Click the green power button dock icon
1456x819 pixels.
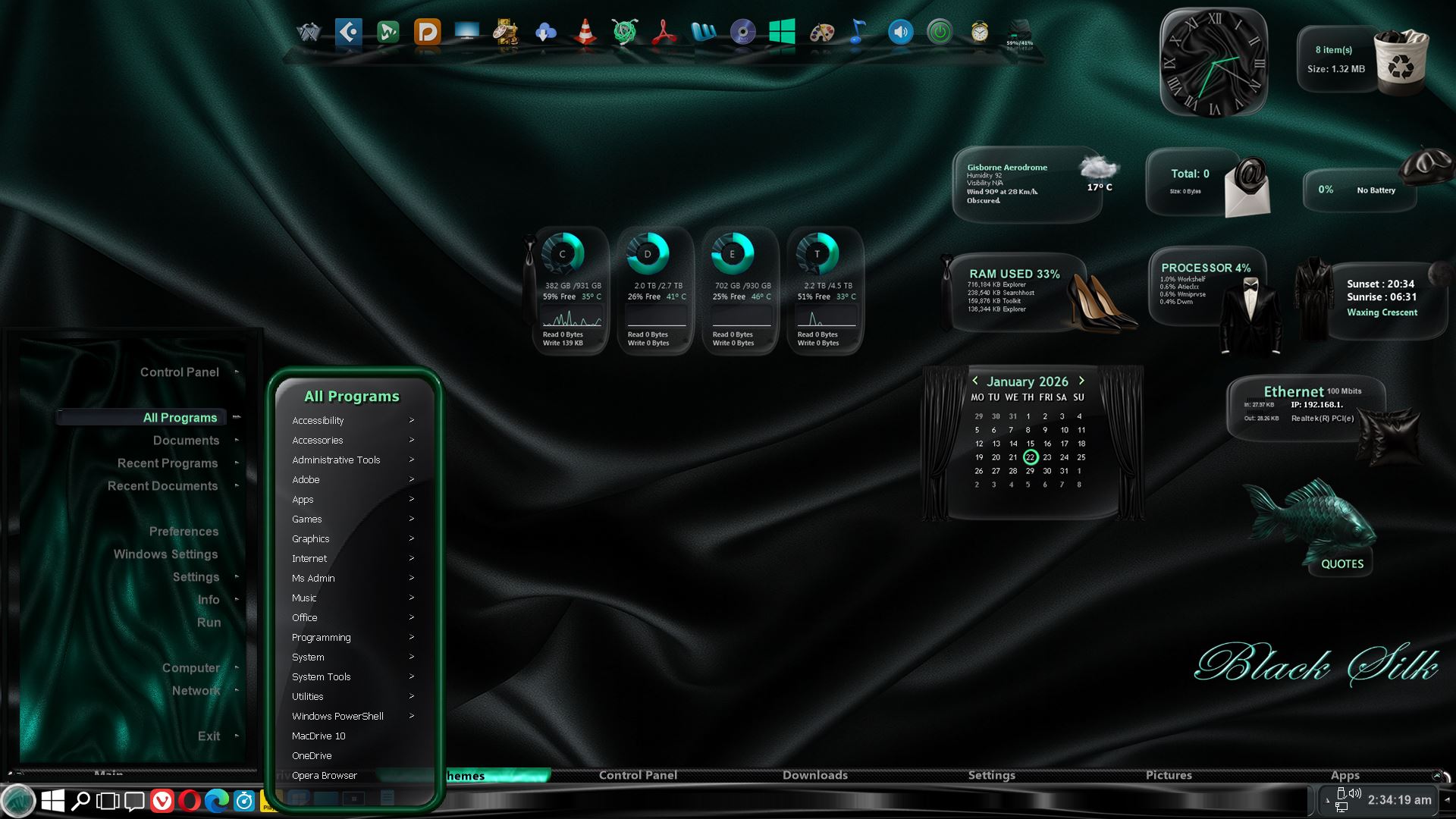pyautogui.click(x=940, y=33)
